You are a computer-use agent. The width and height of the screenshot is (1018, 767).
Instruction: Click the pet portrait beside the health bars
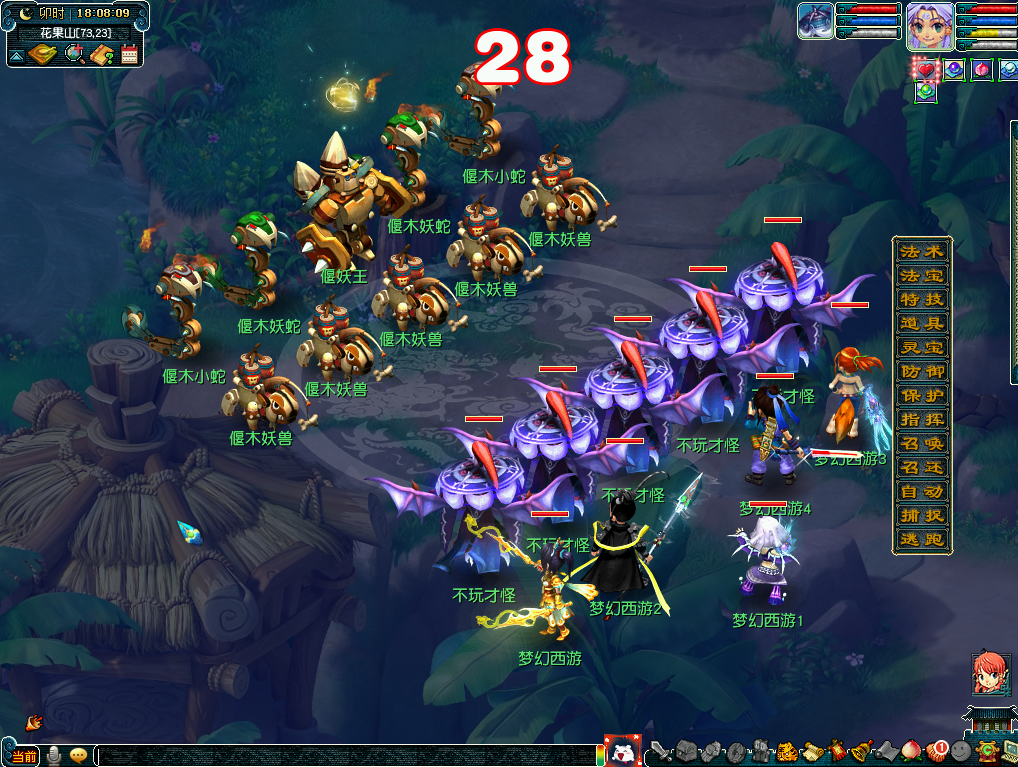pyautogui.click(x=815, y=21)
